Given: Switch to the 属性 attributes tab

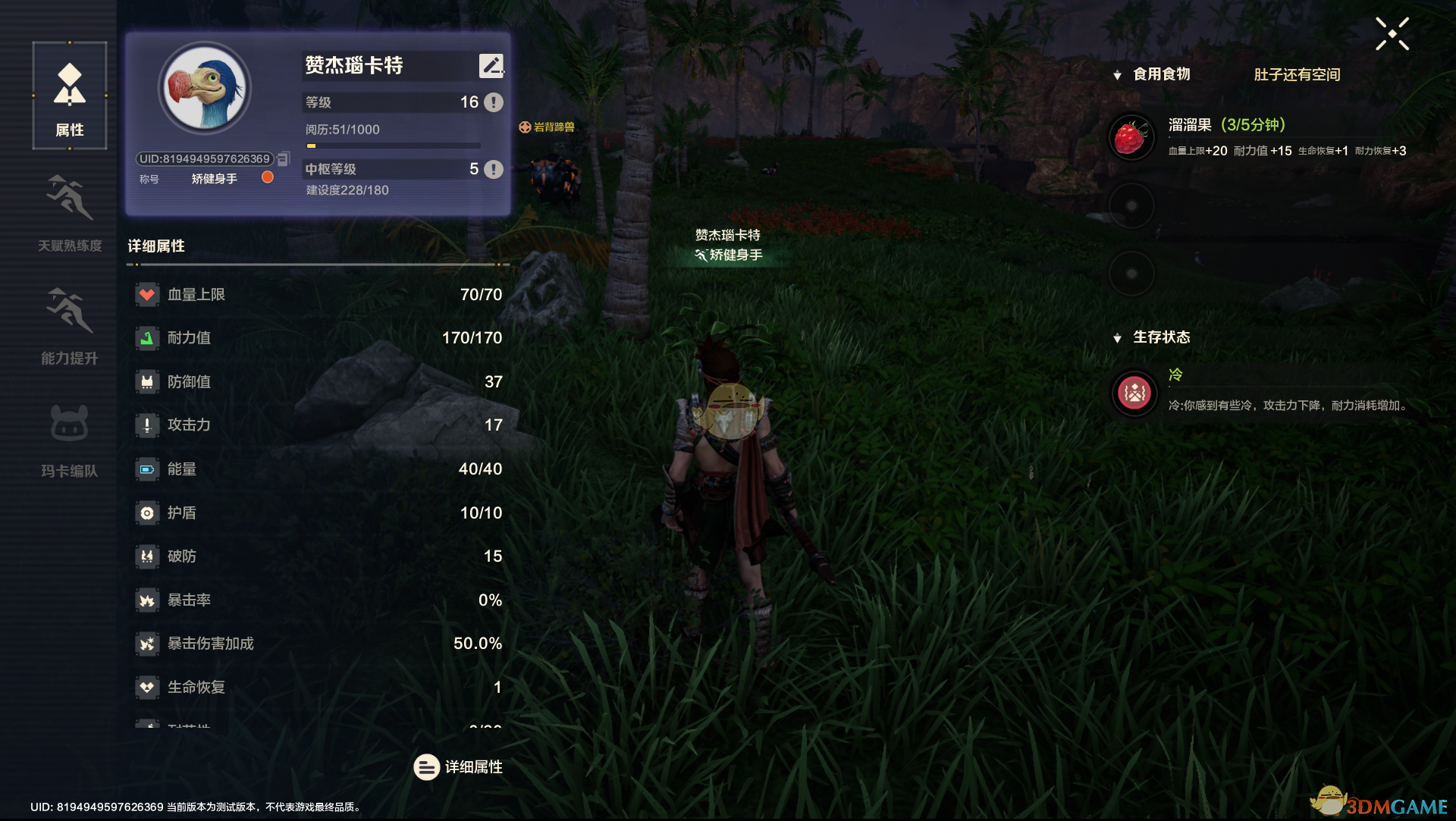Looking at the screenshot, I should coord(70,96).
